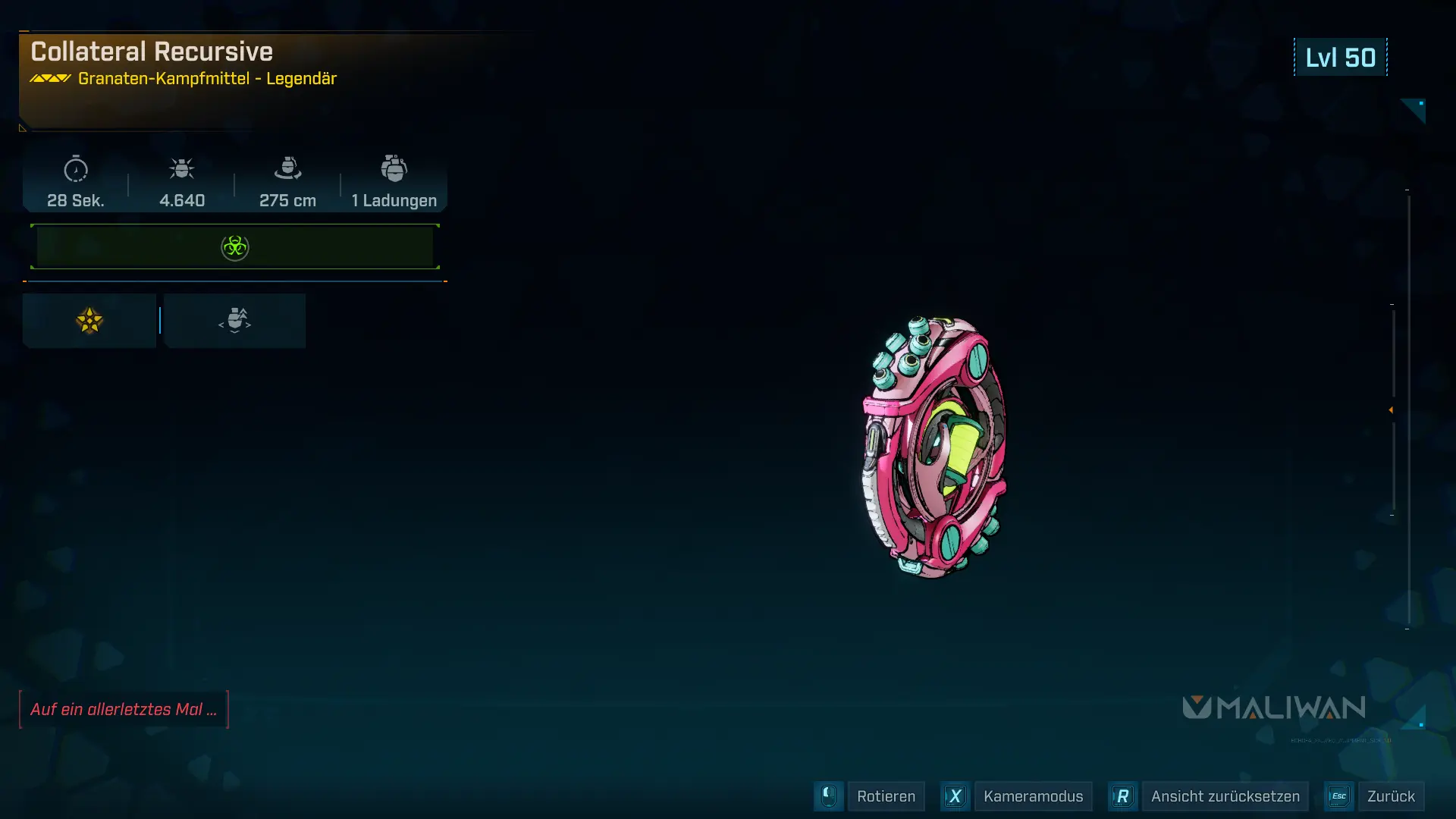Click the Rotieren button
This screenshot has height=819, width=1456.
coord(885,796)
